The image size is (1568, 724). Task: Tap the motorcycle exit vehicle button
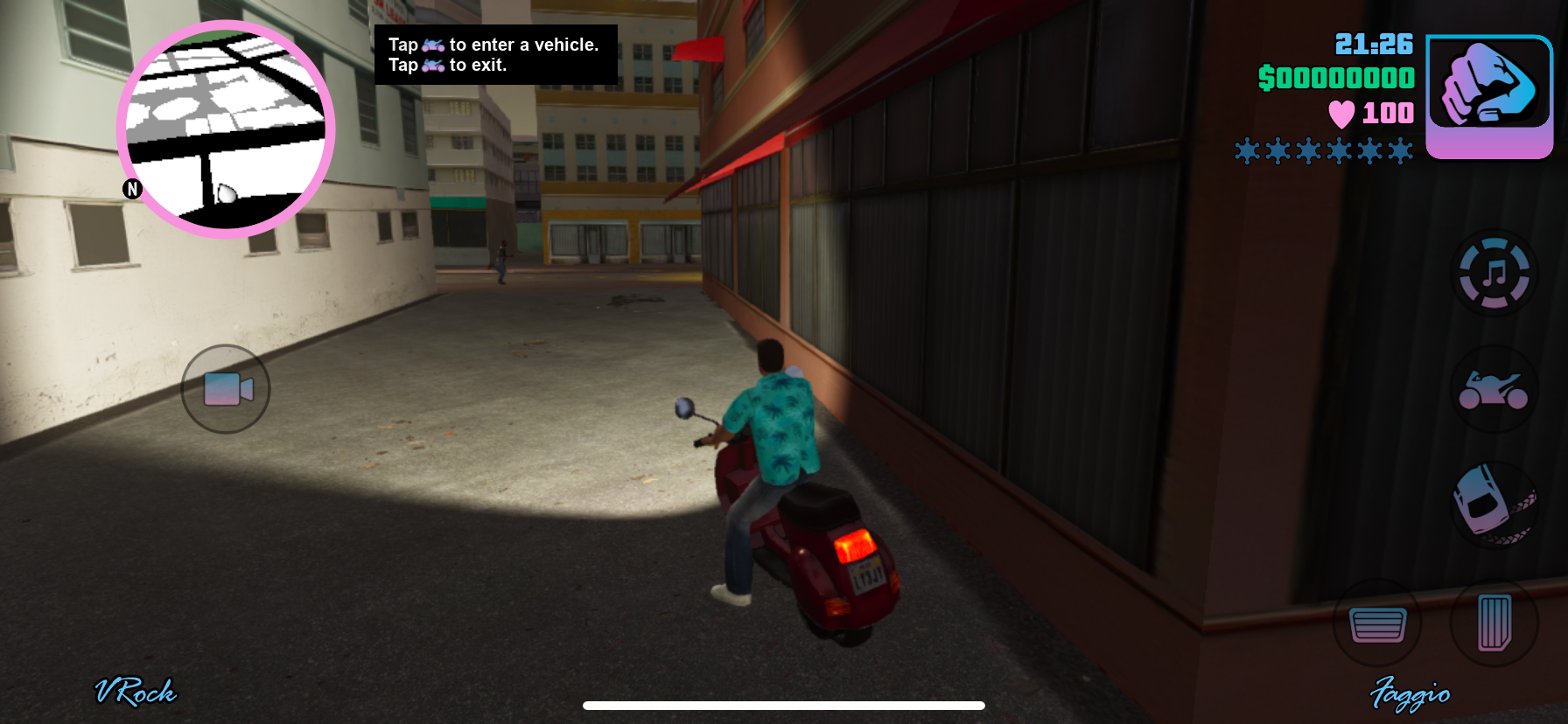[x=1494, y=390]
